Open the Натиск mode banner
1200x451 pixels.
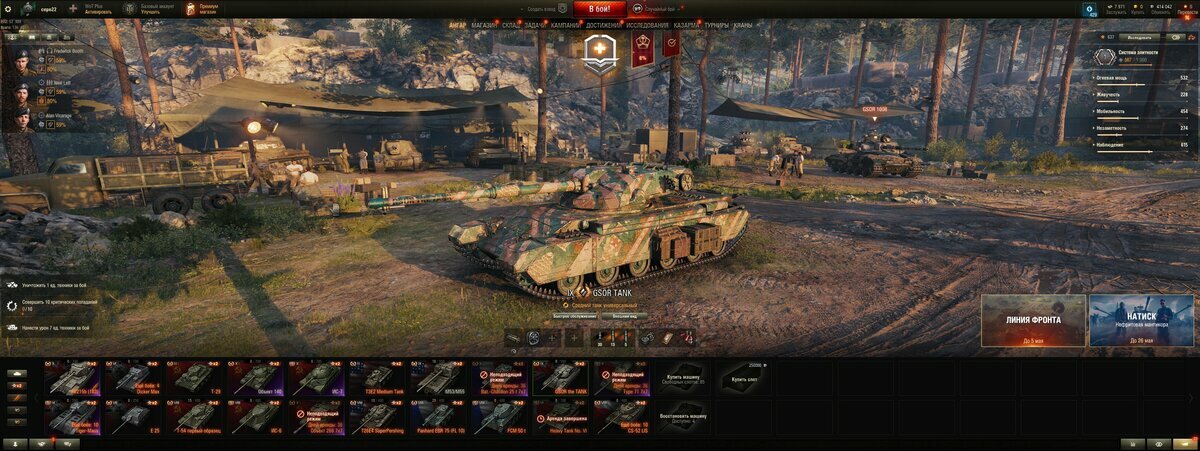[x=1141, y=320]
